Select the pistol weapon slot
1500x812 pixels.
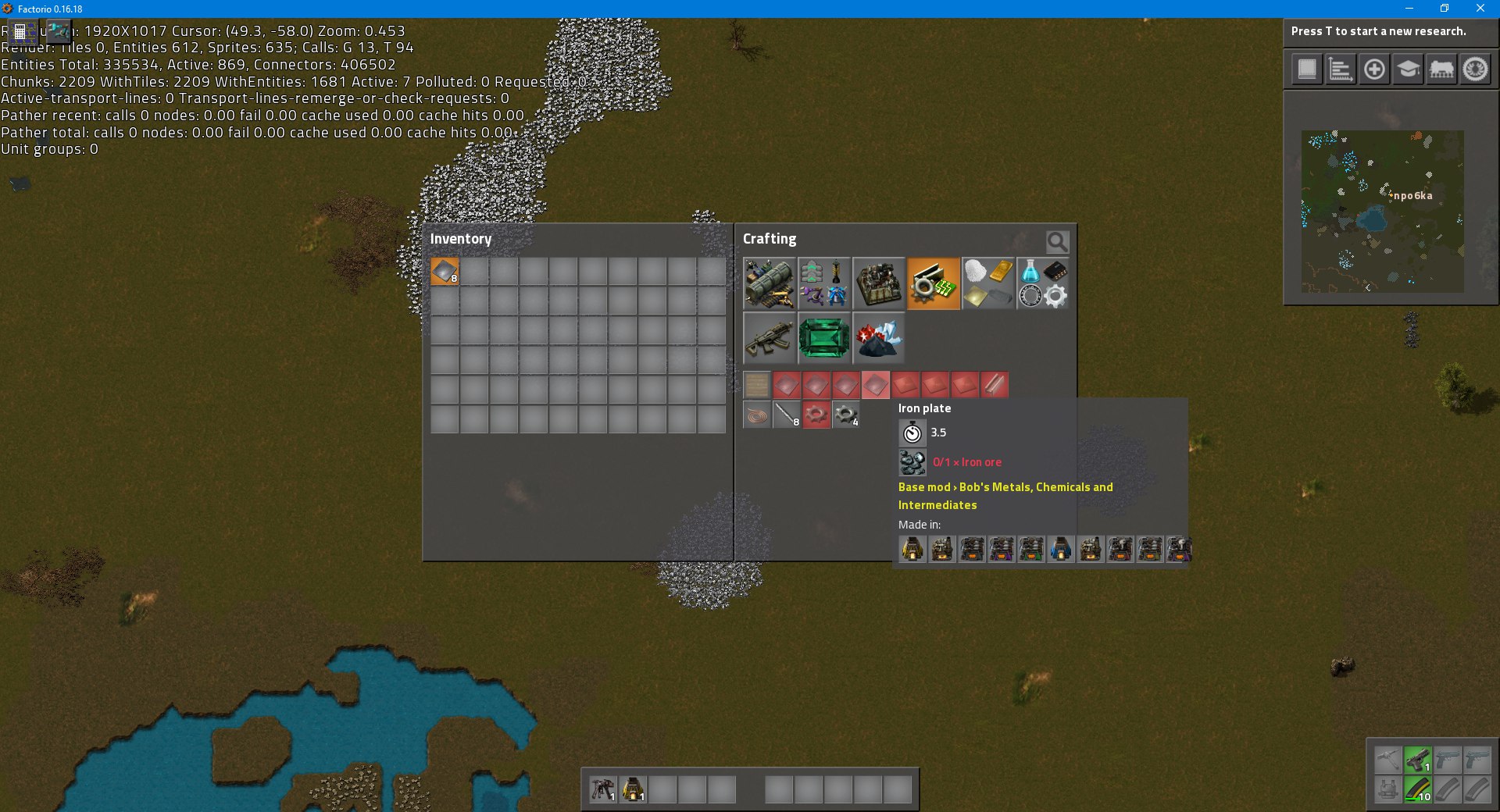click(1417, 760)
